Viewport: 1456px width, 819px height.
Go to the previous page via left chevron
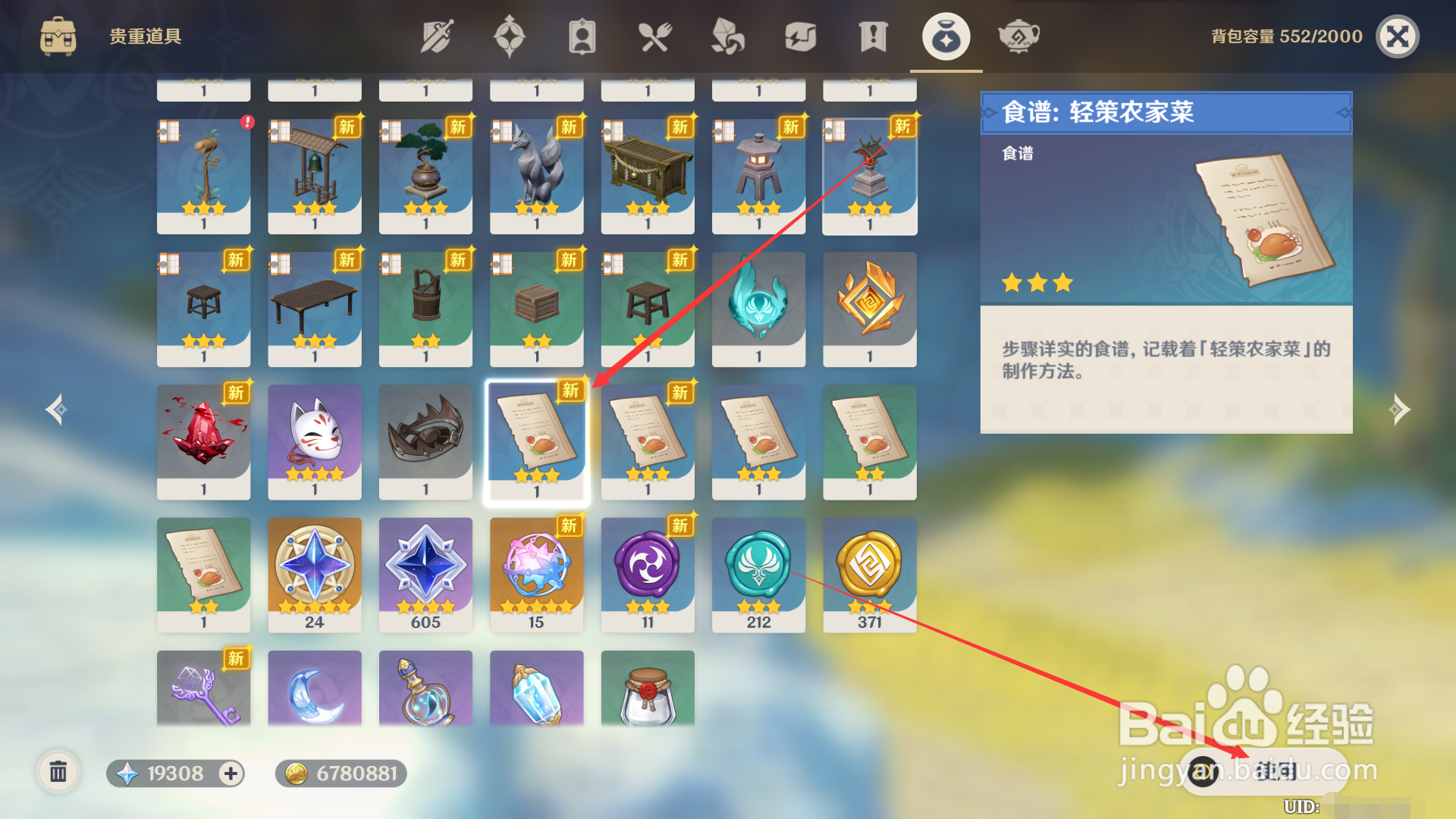point(55,409)
